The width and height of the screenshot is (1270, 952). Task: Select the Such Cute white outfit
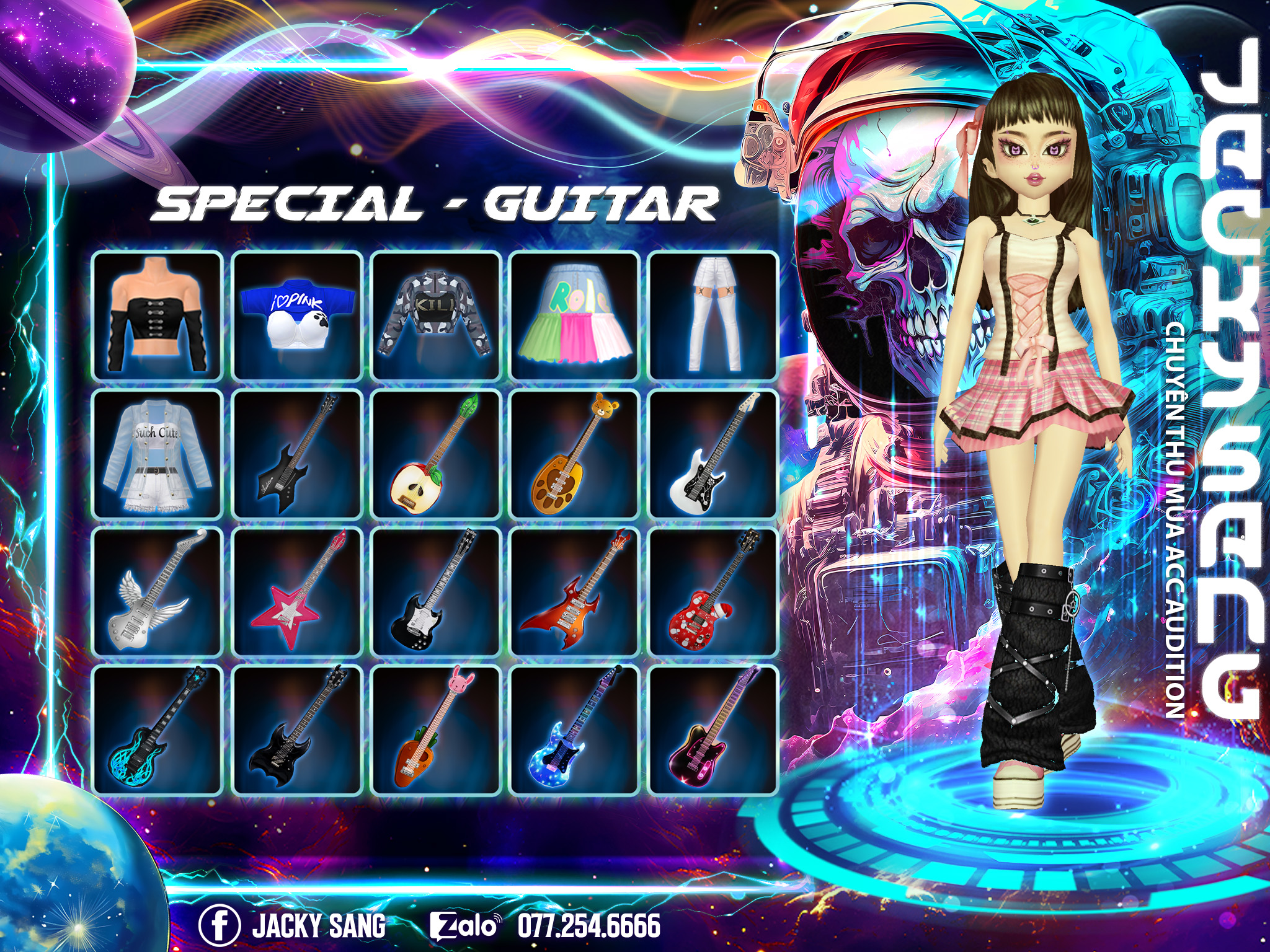(158, 454)
